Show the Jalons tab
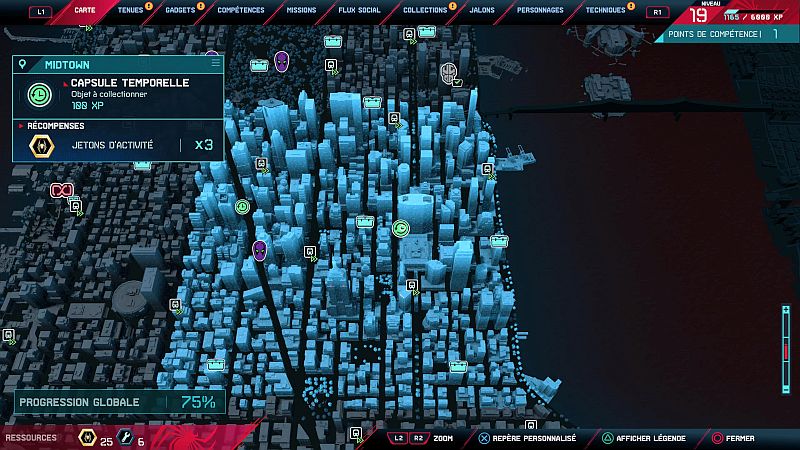Screen dimensions: 800x450 pos(482,10)
